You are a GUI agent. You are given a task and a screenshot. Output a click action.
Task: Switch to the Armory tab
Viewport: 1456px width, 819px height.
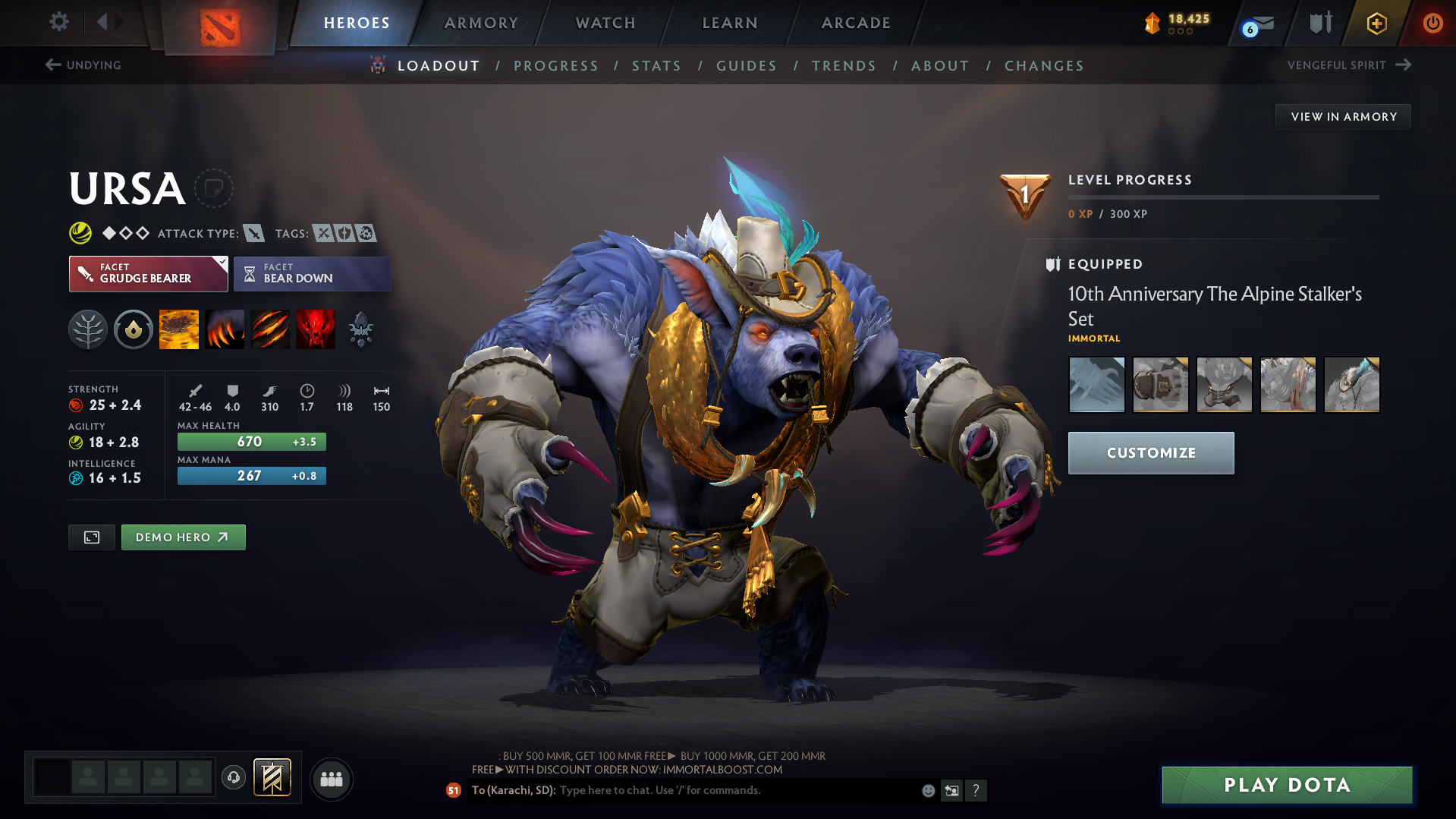coord(481,23)
